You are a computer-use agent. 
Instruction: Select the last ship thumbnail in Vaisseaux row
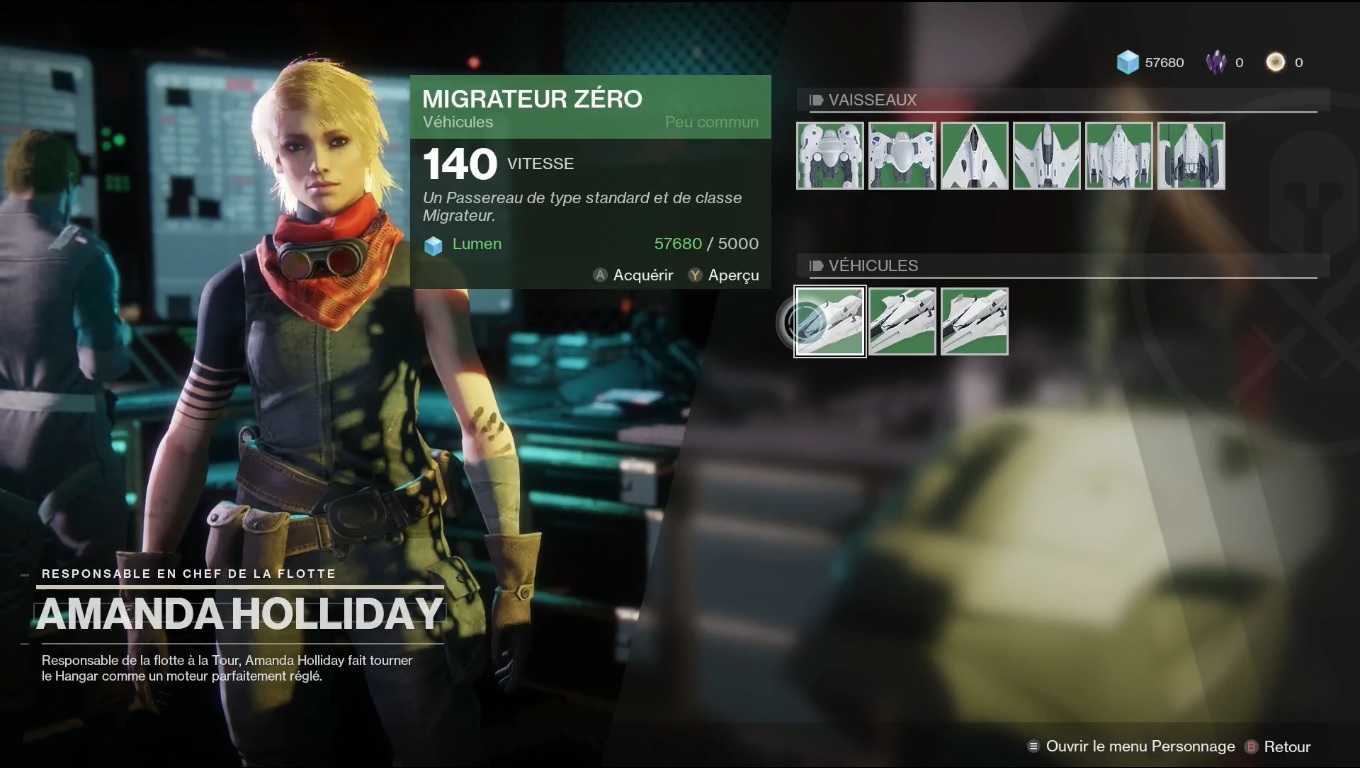click(x=1191, y=156)
